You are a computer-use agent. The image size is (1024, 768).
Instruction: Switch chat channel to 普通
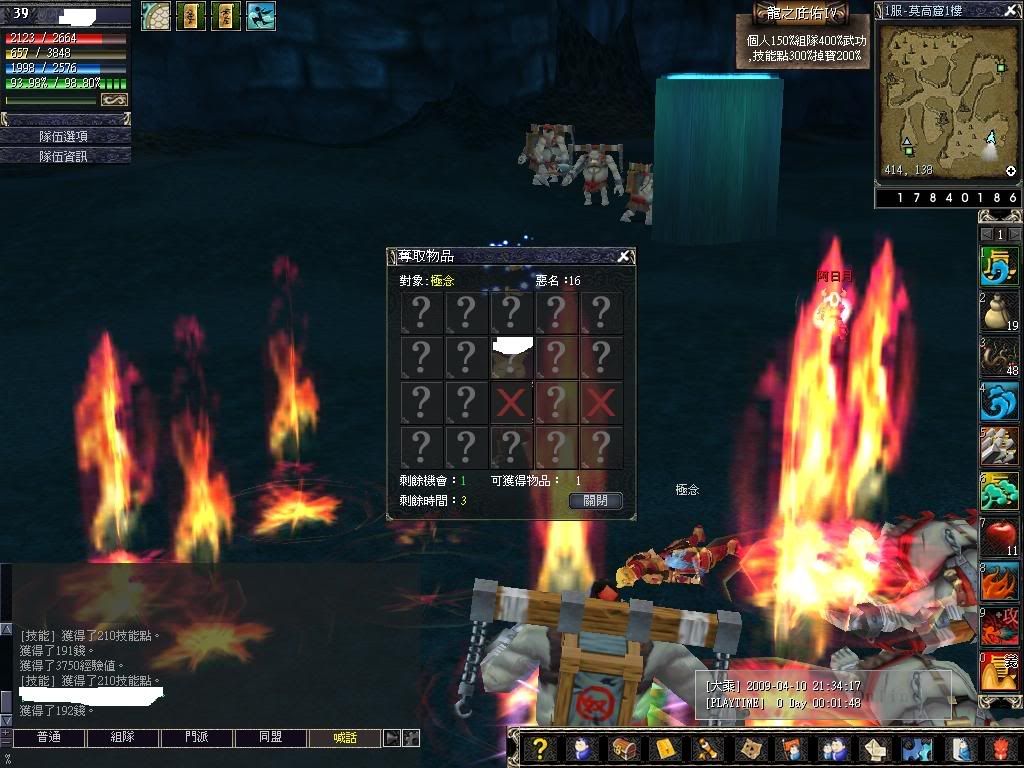tap(48, 738)
